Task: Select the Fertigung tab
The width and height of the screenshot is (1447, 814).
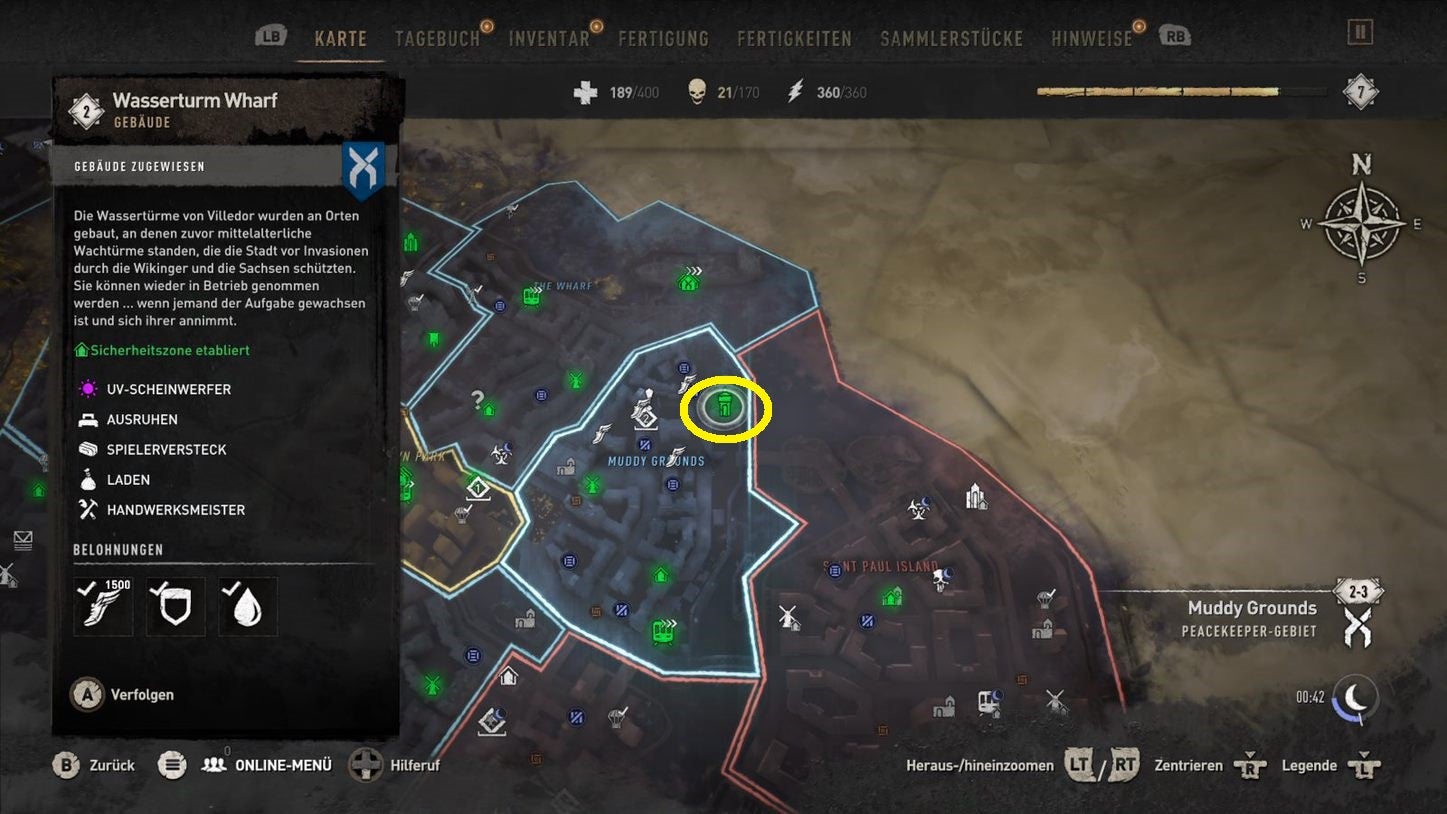Action: coord(663,39)
